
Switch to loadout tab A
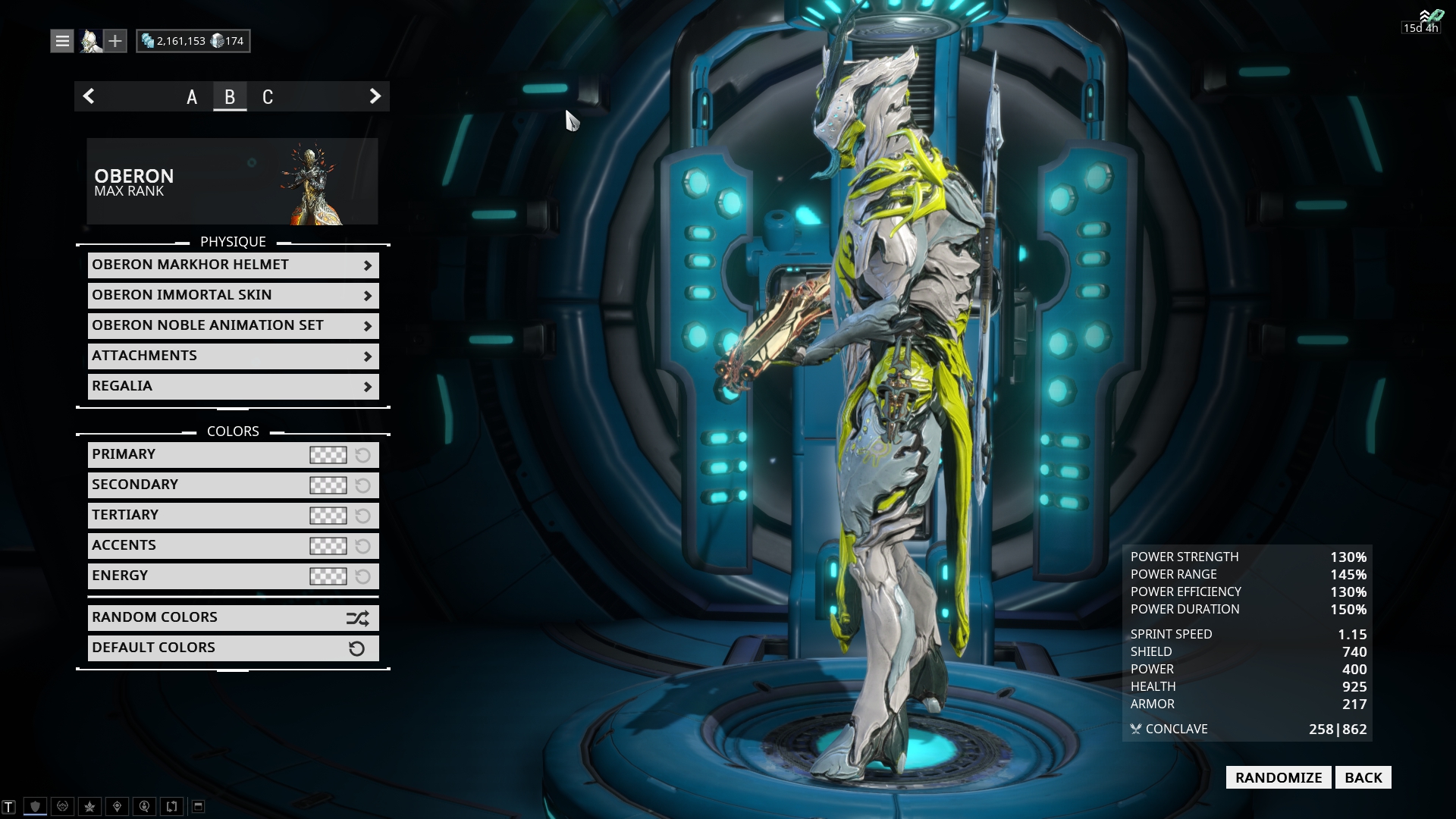(191, 96)
